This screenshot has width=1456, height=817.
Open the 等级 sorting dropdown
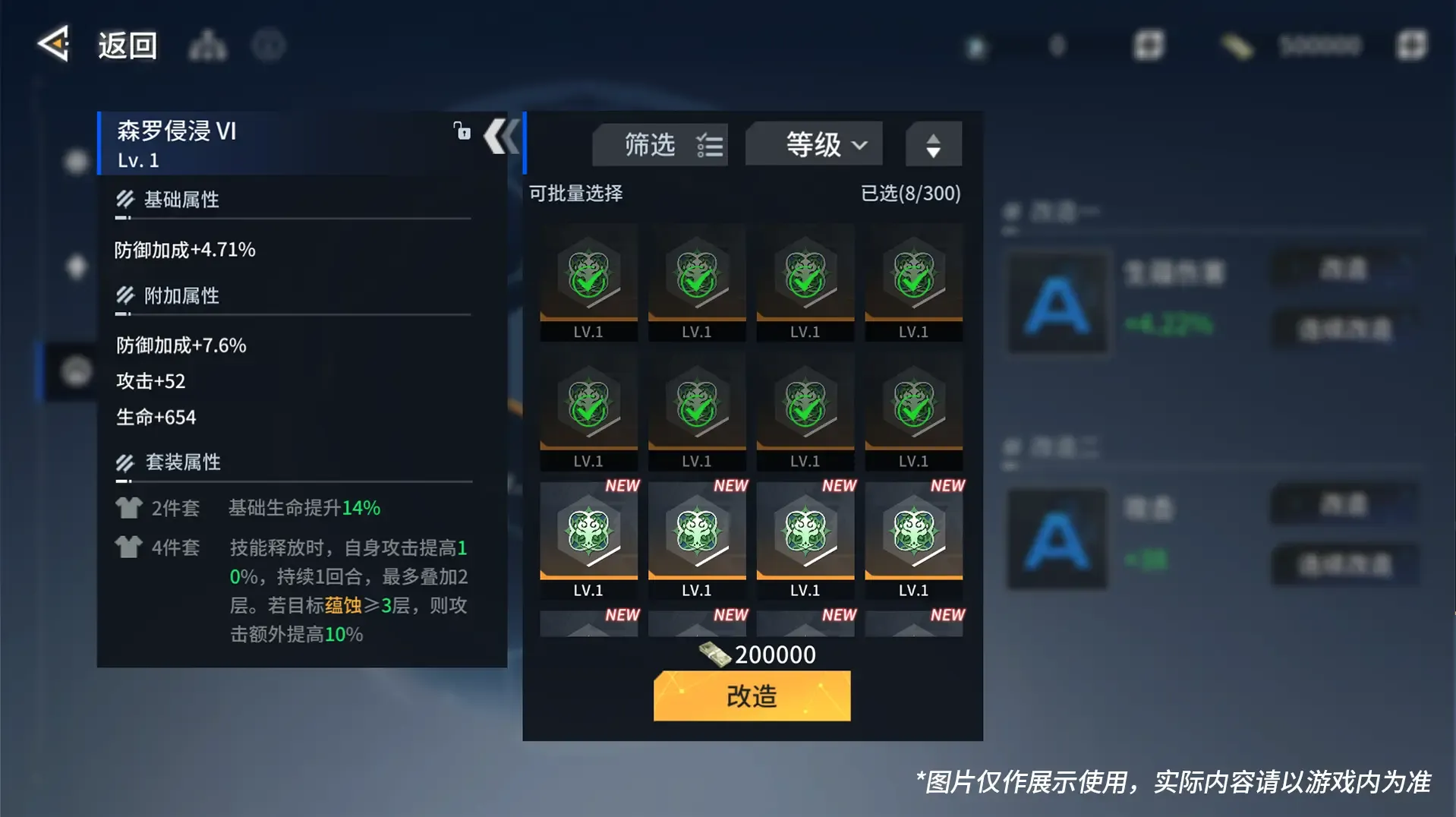(814, 144)
